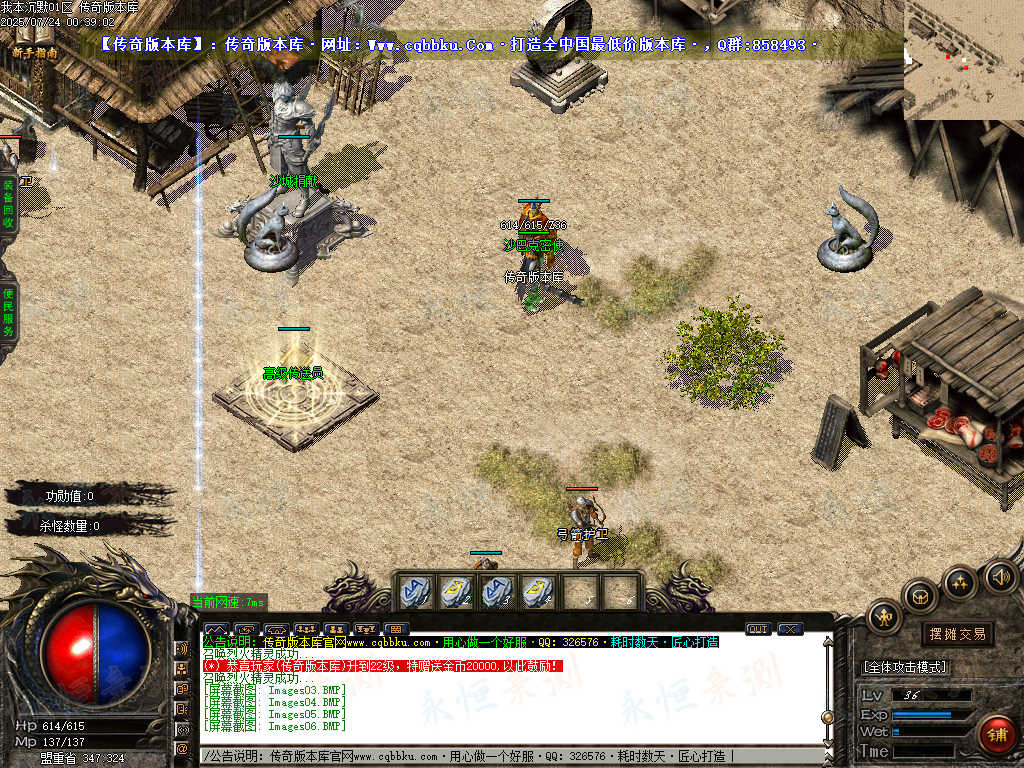Open the 便民服务 convenience services panel
Viewport: 1024px width, 768px height.
coord(8,312)
